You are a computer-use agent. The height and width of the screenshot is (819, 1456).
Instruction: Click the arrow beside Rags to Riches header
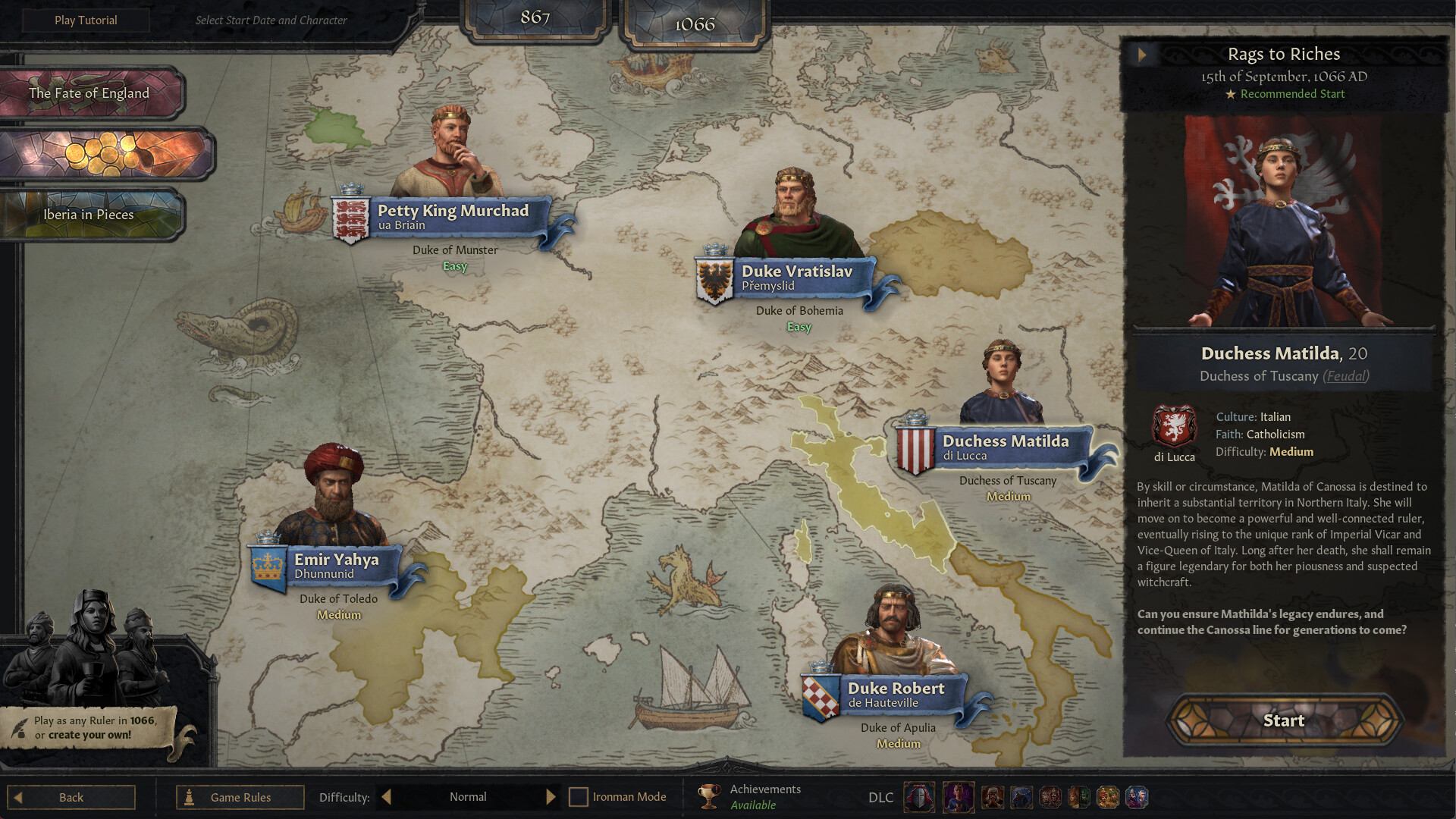pos(1142,54)
